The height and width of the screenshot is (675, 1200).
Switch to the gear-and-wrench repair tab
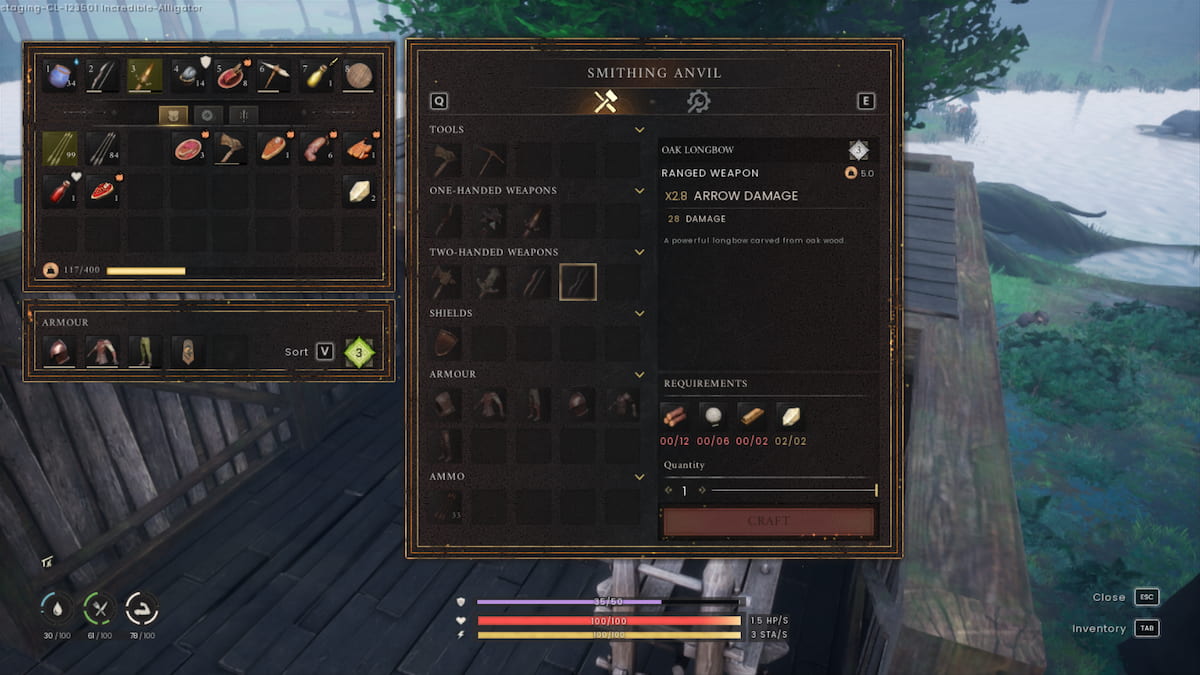tap(698, 101)
